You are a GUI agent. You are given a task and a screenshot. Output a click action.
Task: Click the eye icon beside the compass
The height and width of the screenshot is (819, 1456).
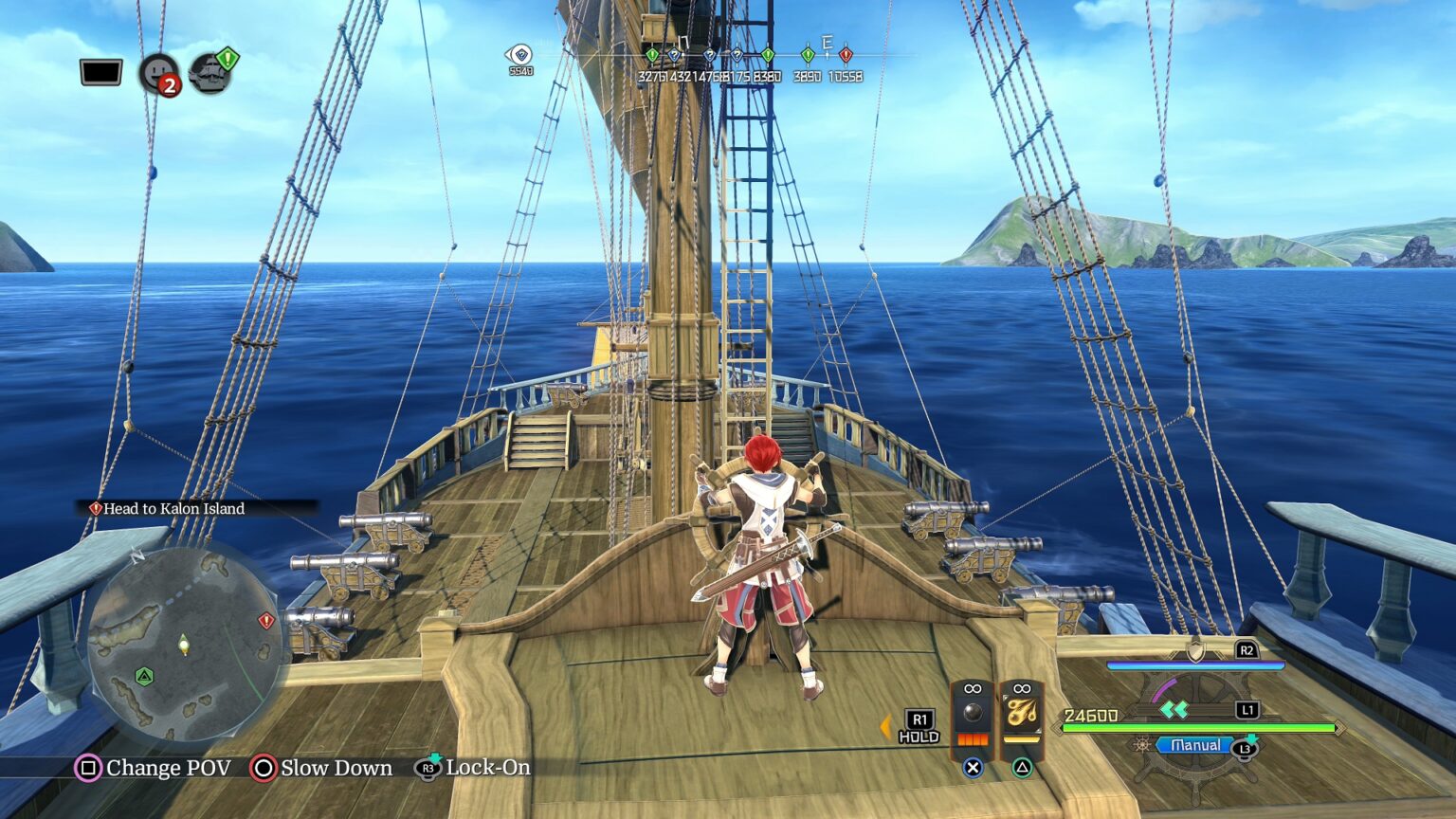tap(519, 55)
